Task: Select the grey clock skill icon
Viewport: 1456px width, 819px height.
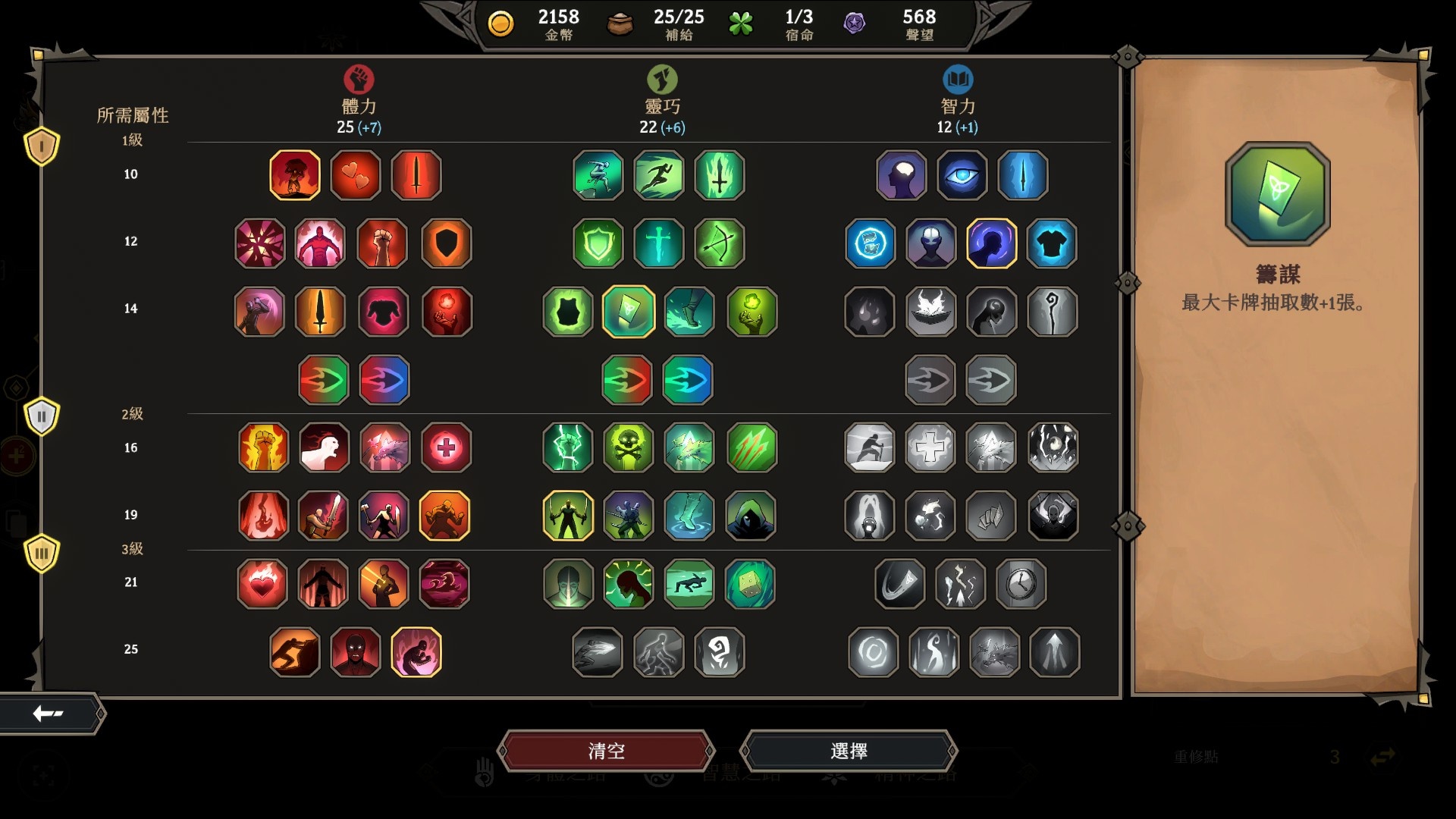Action: [x=1021, y=583]
